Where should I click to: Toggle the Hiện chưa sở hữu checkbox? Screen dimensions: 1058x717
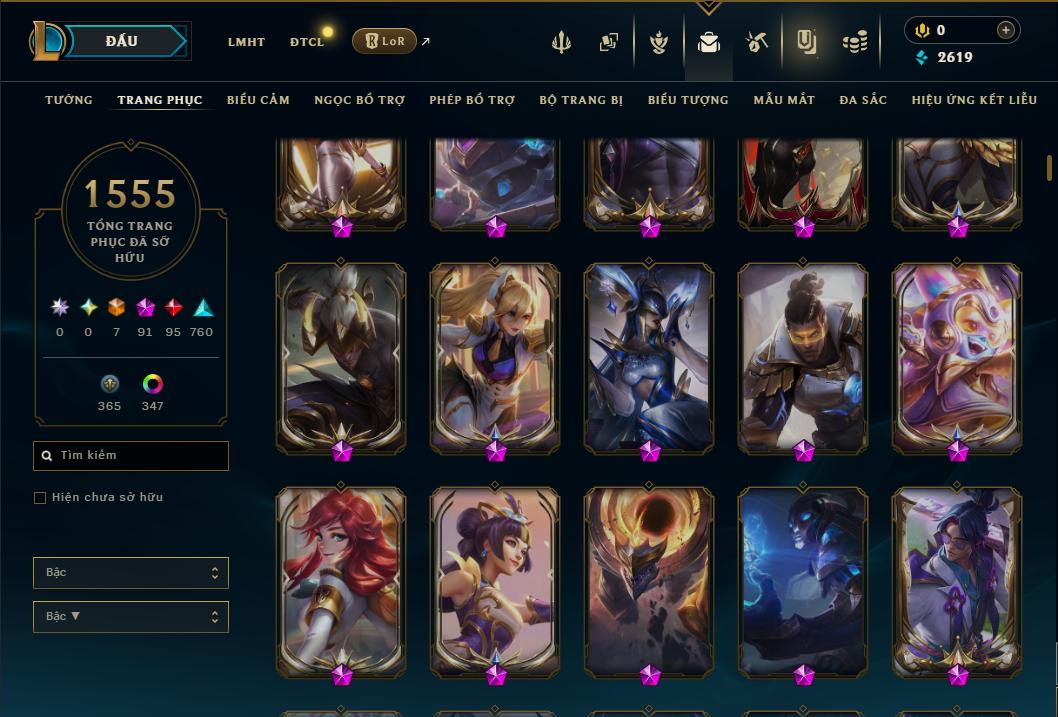click(40, 498)
